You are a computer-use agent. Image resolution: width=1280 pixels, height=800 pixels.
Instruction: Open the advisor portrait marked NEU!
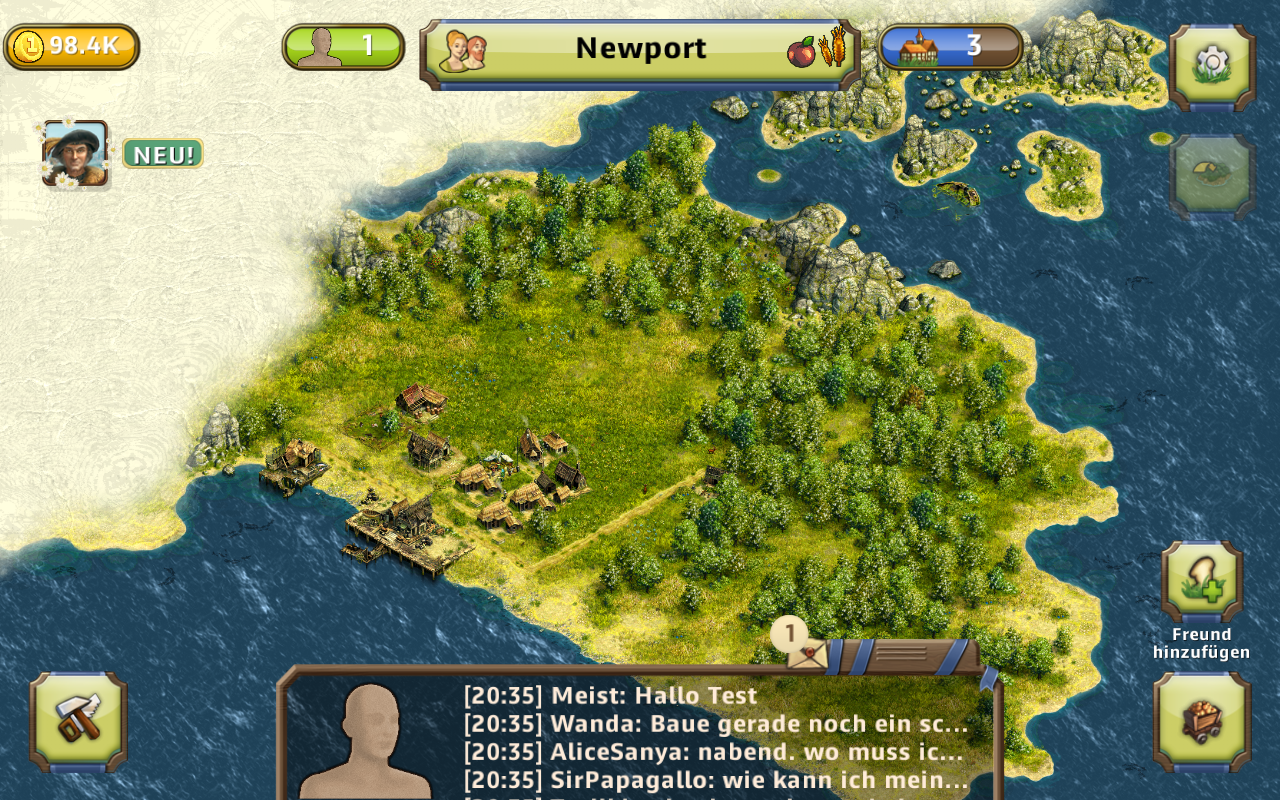75,153
